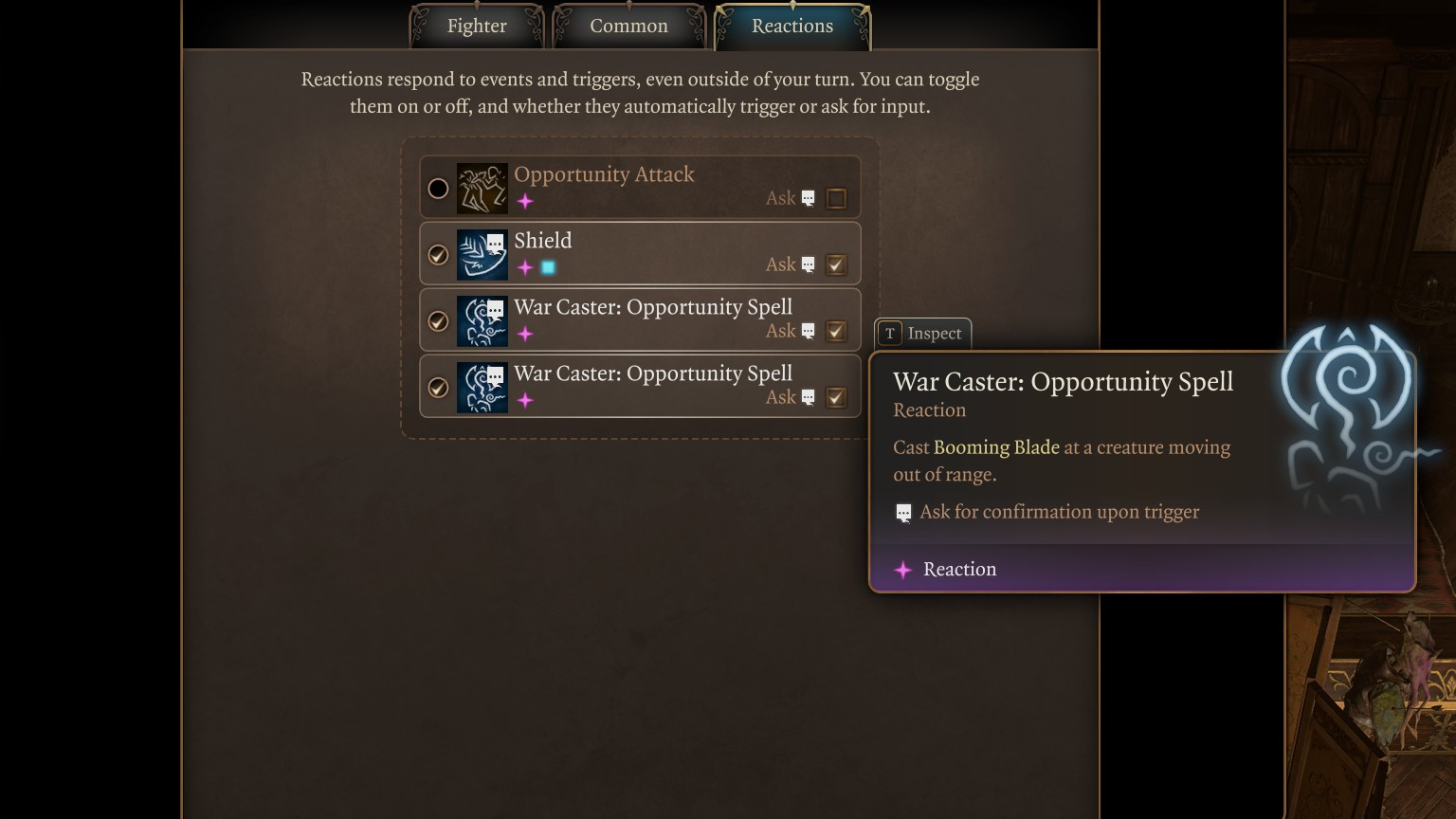Disable the Shield reaction circle toggle
The width and height of the screenshot is (1456, 819).
pos(438,255)
